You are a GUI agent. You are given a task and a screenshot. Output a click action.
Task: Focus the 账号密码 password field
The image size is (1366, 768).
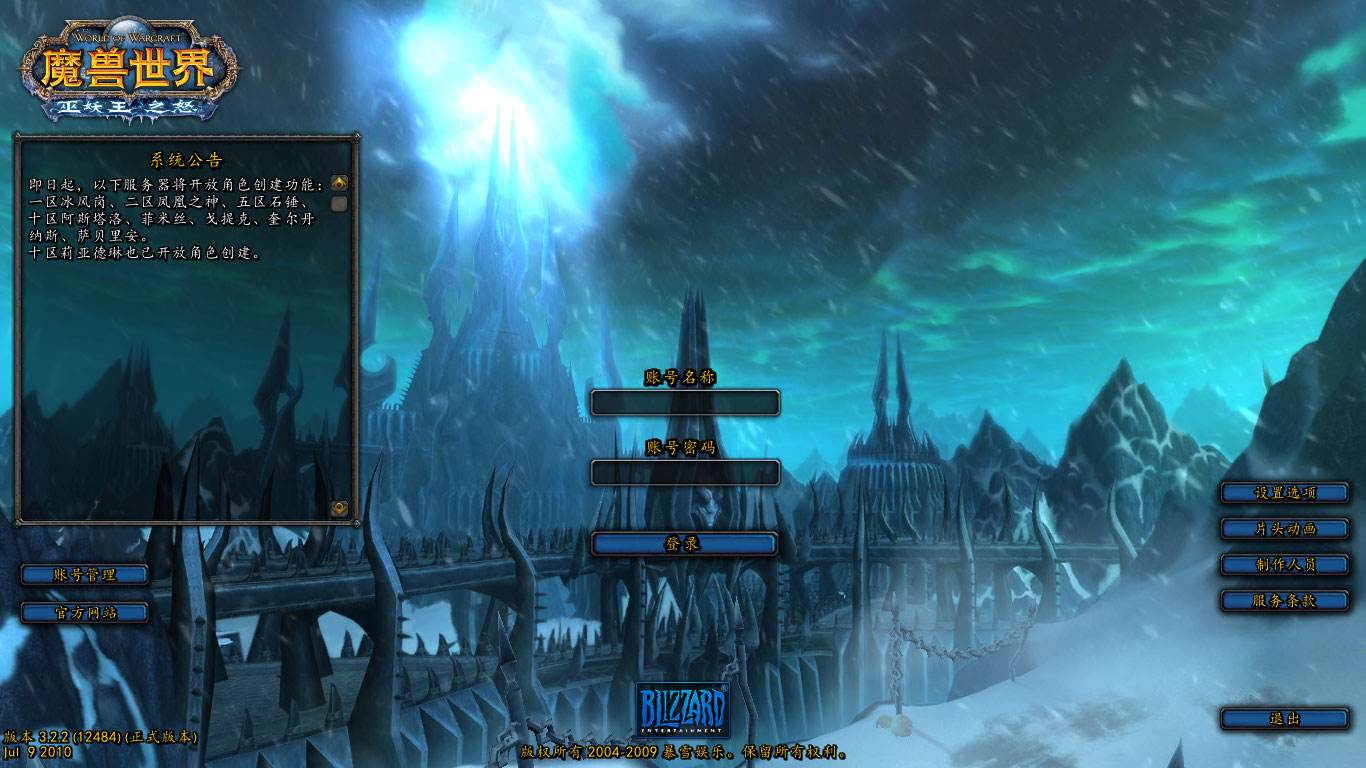(685, 472)
